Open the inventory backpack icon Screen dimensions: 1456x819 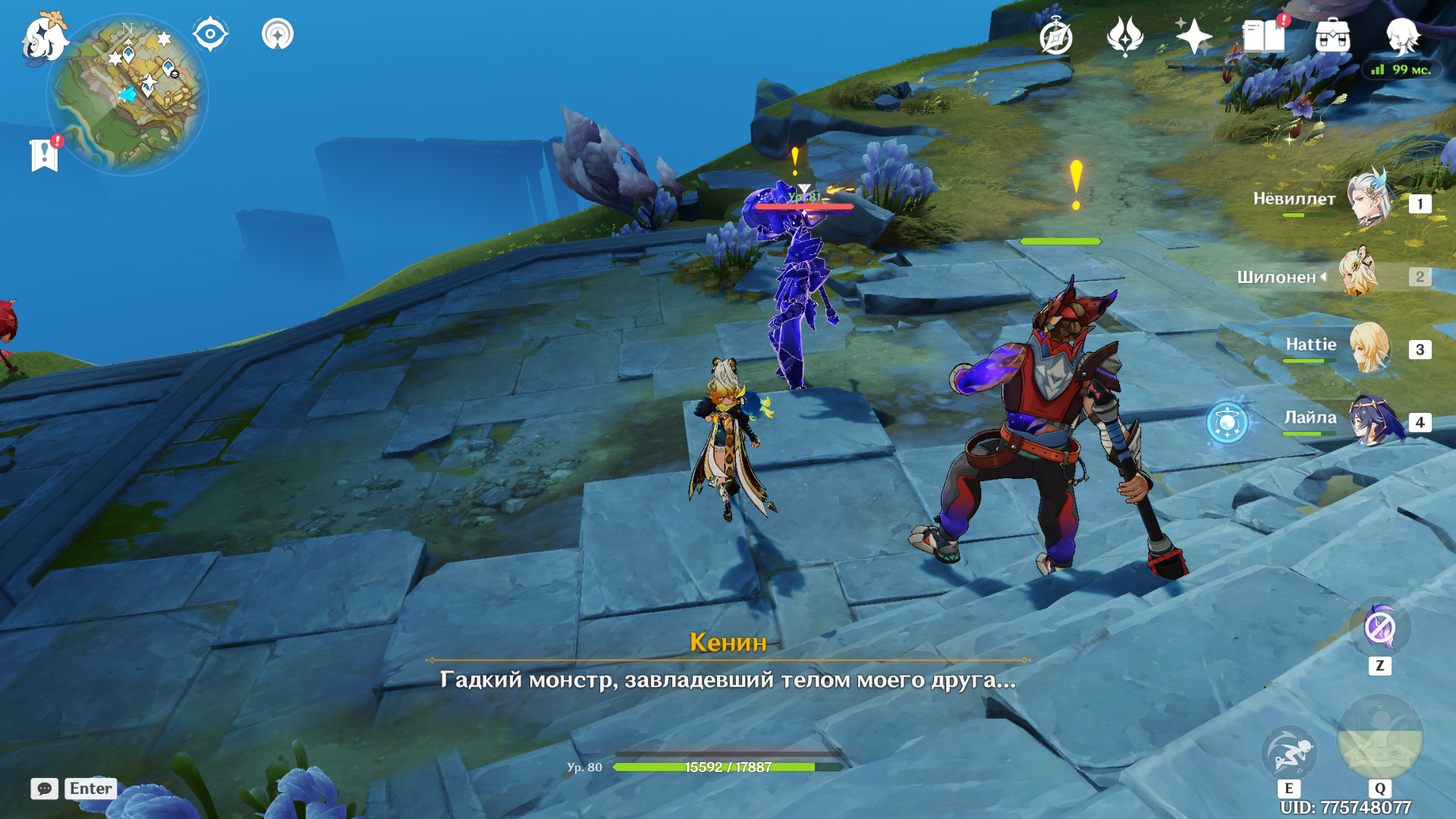(1332, 36)
